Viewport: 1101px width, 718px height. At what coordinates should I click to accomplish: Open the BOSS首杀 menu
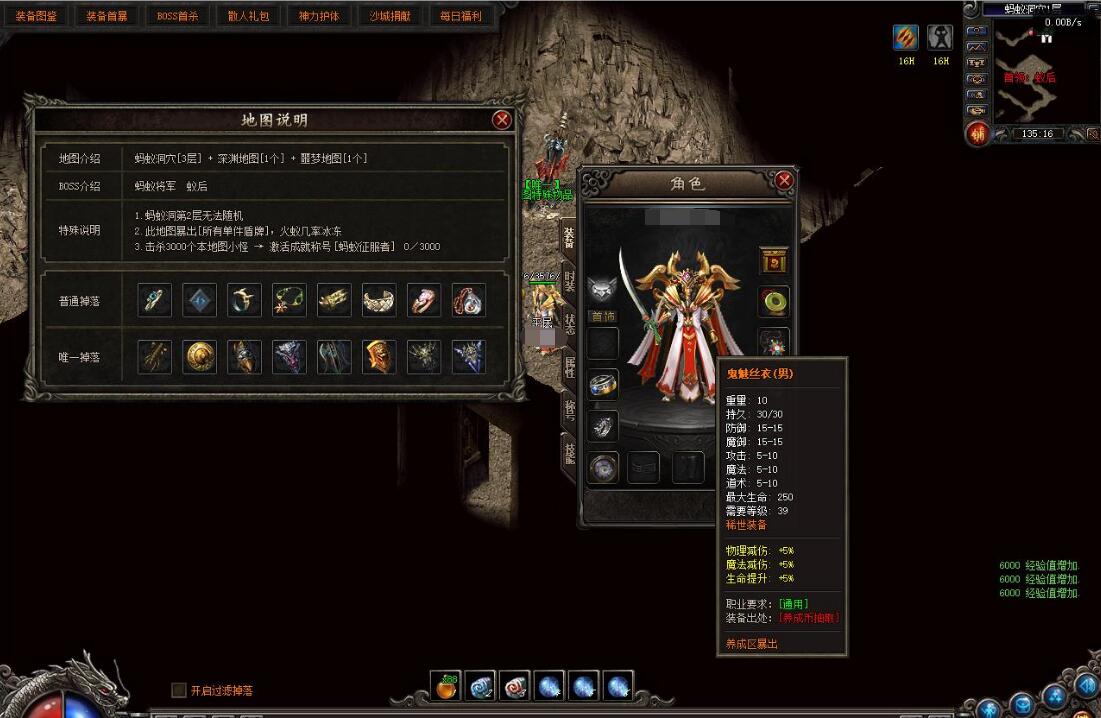(178, 16)
